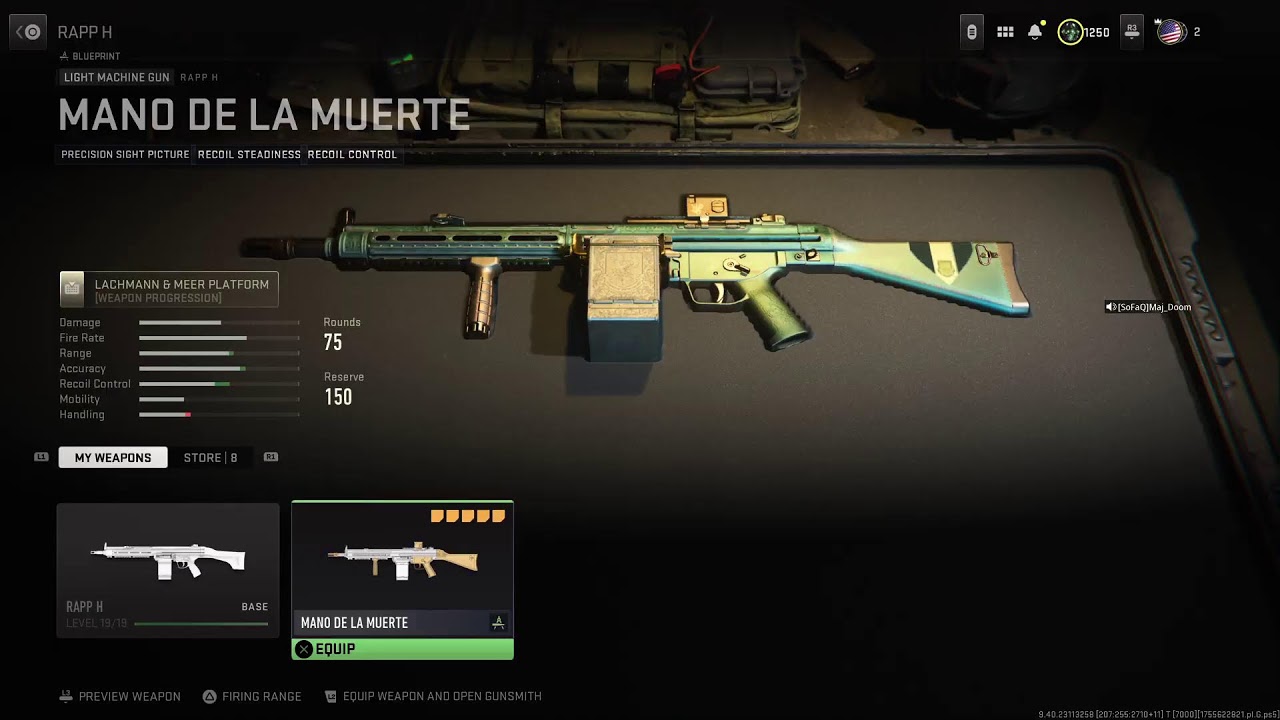
Task: Open the grid menu icon
Action: [1005, 32]
